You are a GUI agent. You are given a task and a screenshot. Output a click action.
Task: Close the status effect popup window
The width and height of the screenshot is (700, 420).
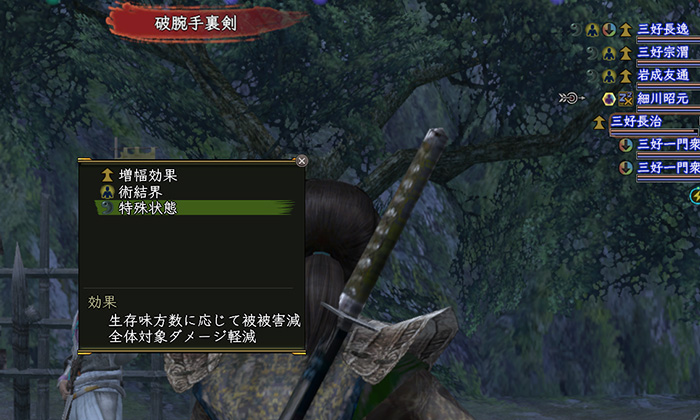[x=302, y=160]
